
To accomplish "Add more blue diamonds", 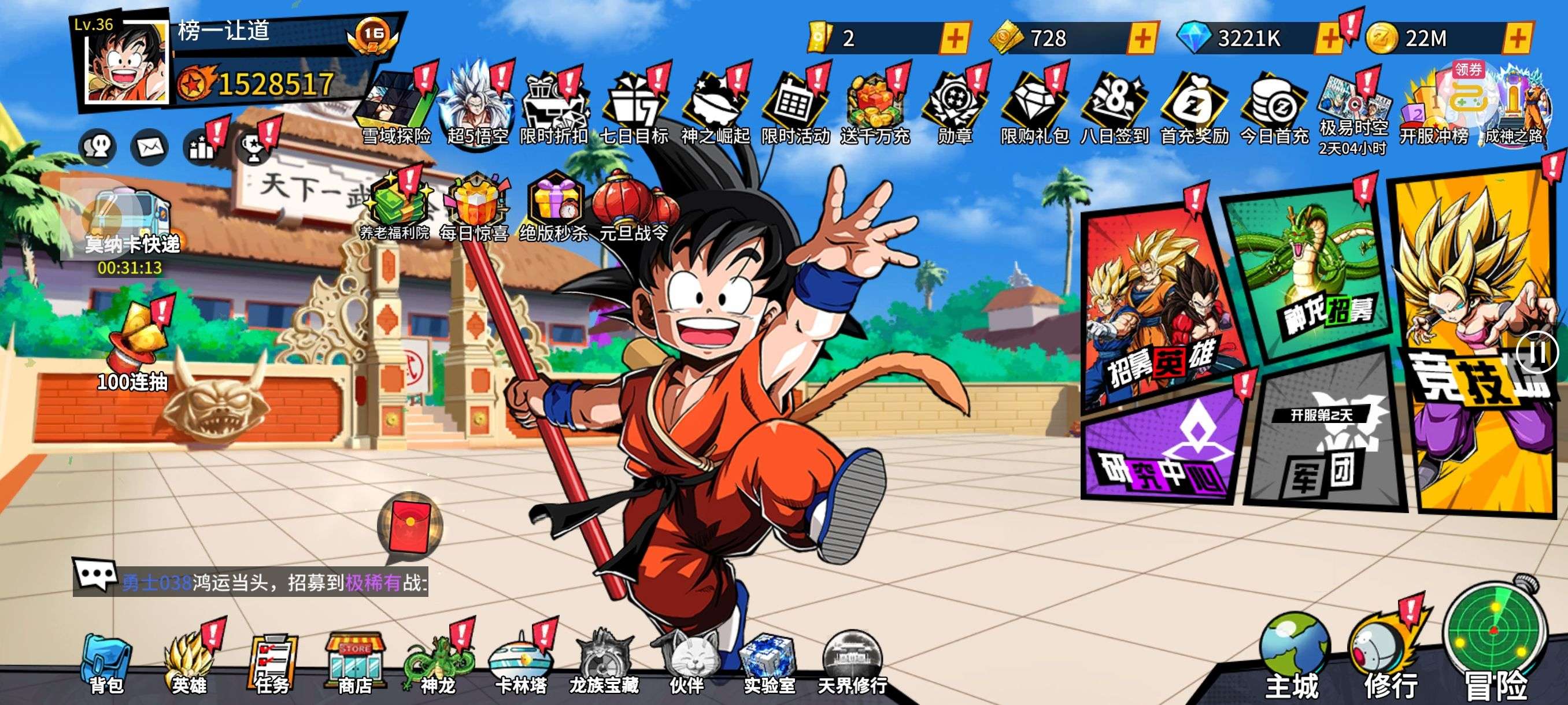I will 1329,39.
